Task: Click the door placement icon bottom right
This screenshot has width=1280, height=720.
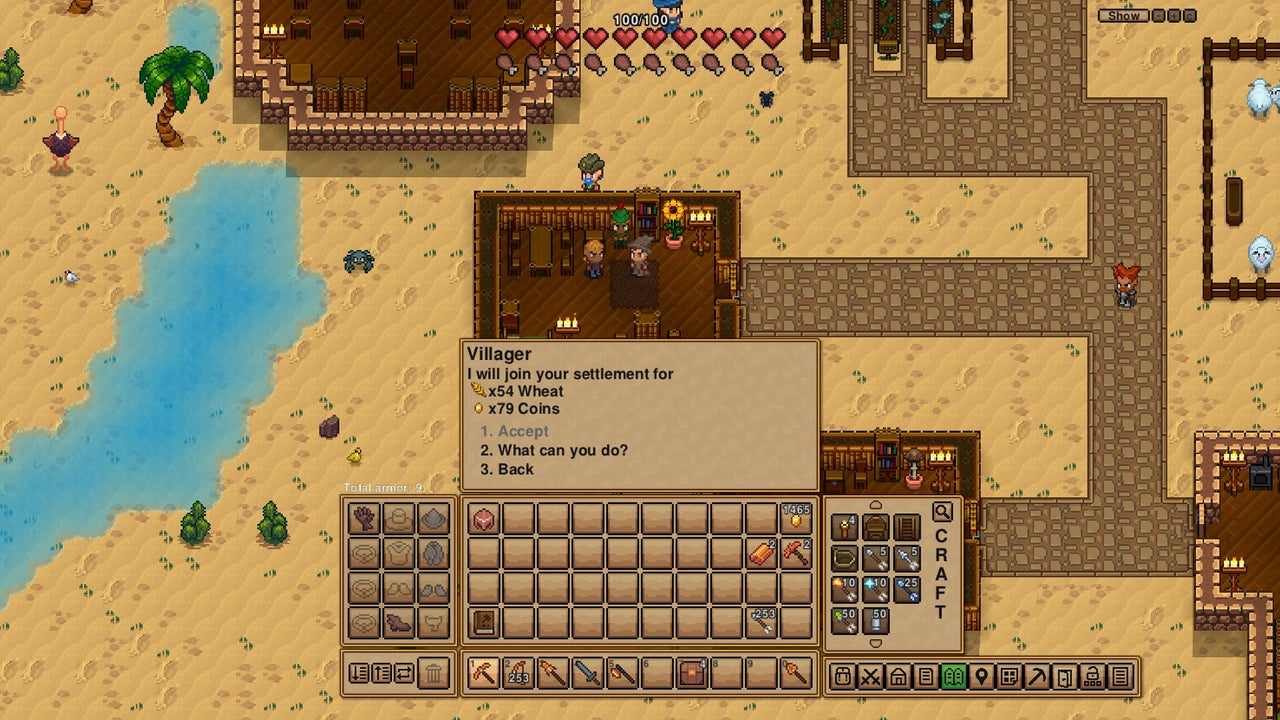Action: point(1064,677)
